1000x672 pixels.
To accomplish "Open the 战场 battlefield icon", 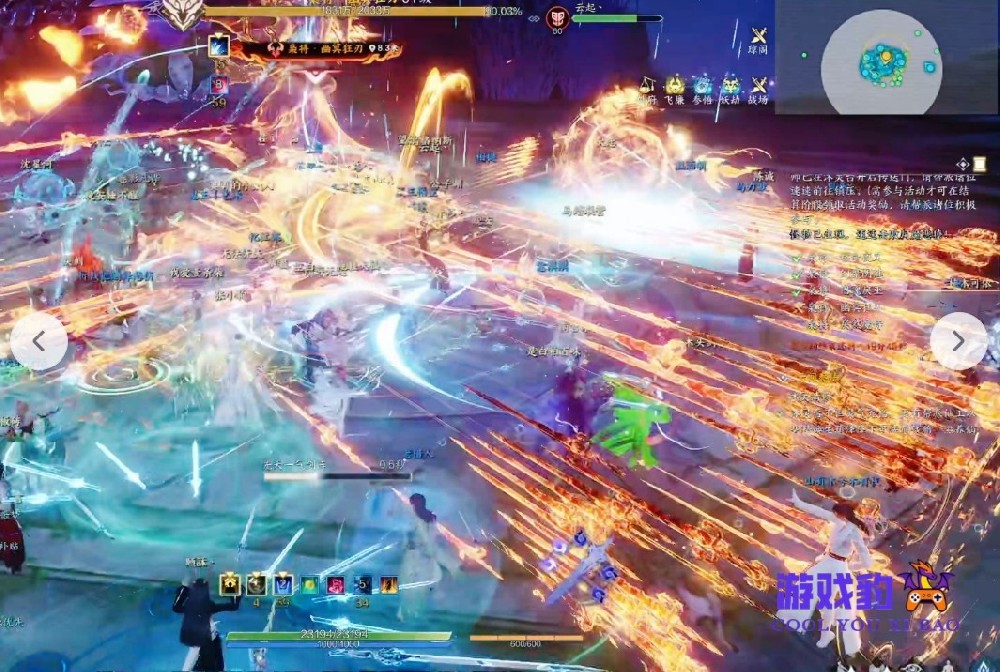I will tap(759, 86).
